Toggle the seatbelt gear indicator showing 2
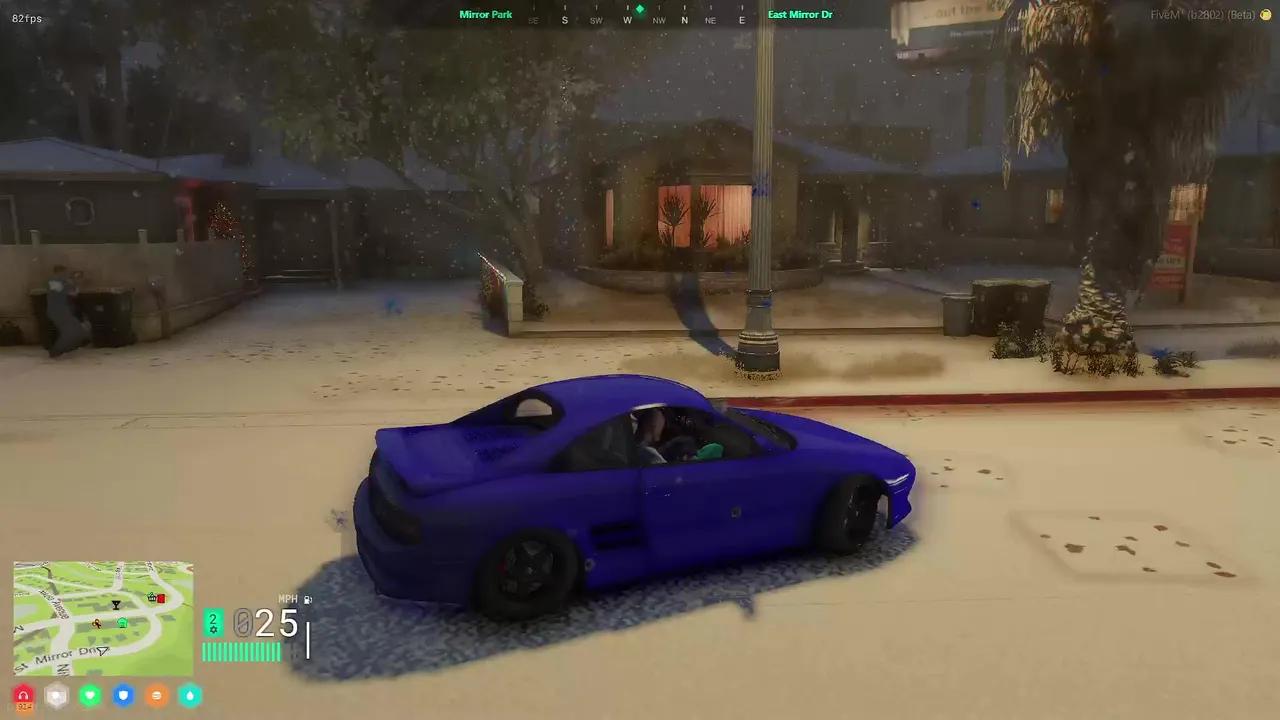The image size is (1280, 720). [x=213, y=618]
